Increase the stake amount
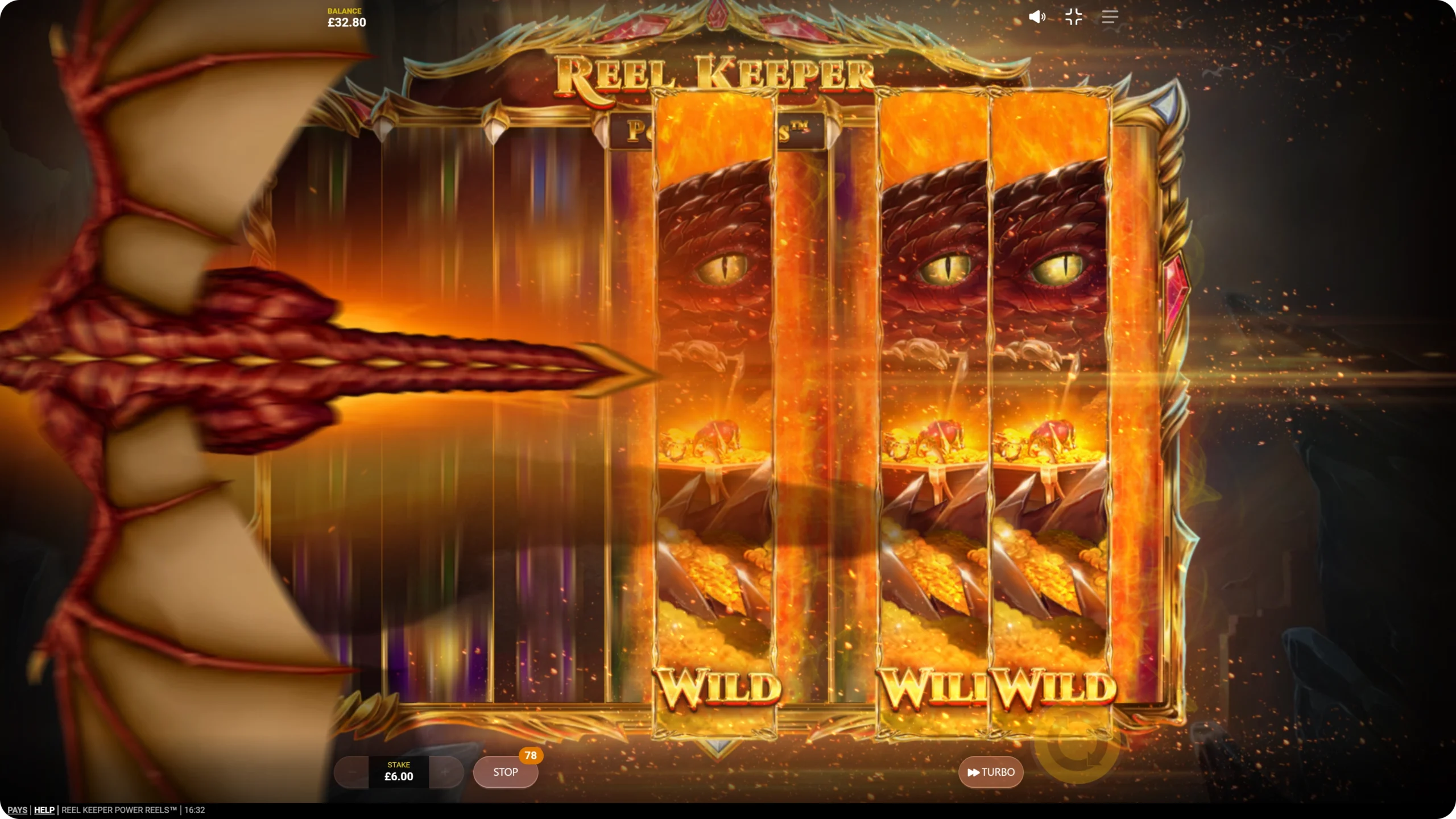Viewport: 1456px width, 819px height. click(x=445, y=772)
